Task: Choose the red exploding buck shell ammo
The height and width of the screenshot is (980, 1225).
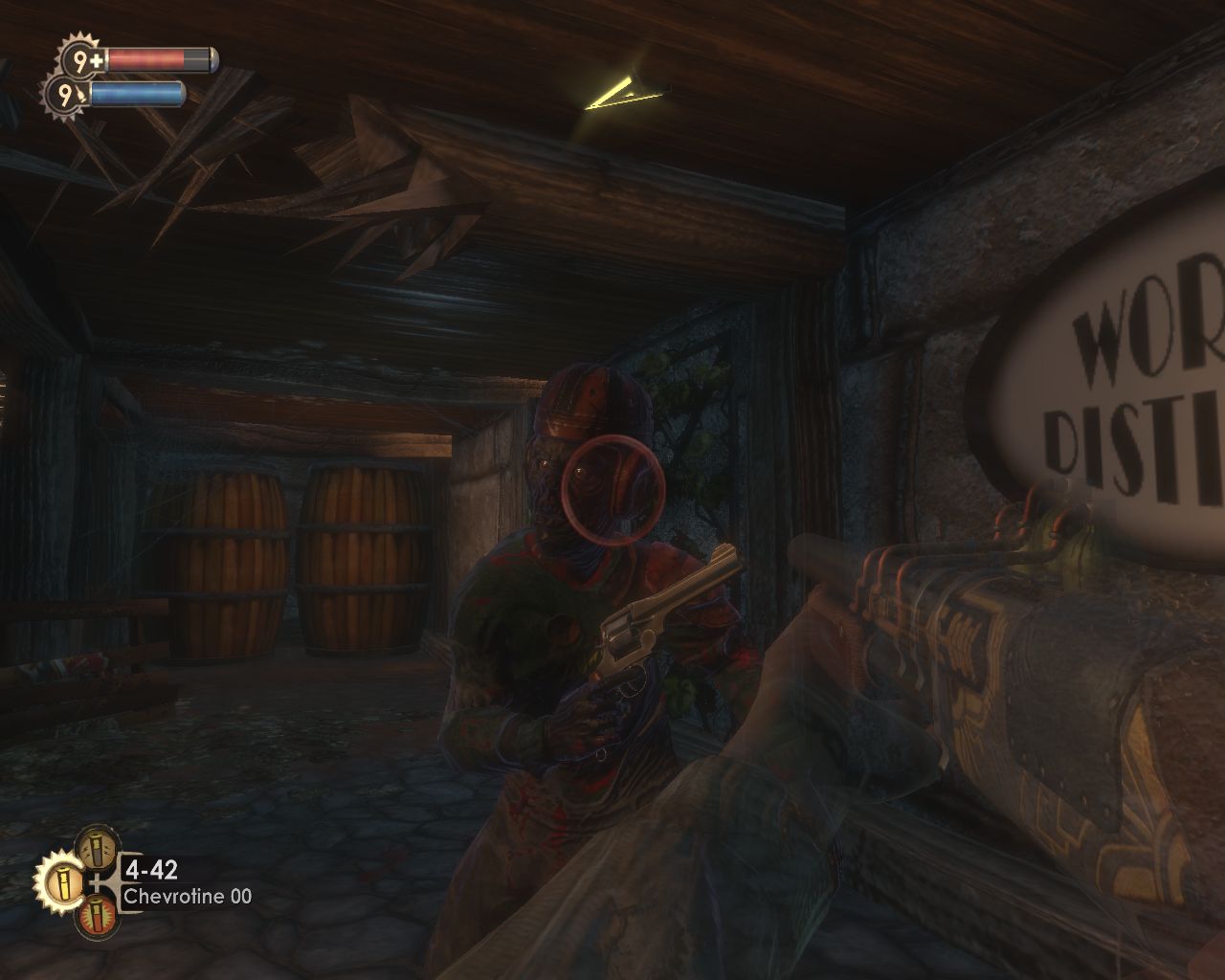Action: tap(98, 917)
